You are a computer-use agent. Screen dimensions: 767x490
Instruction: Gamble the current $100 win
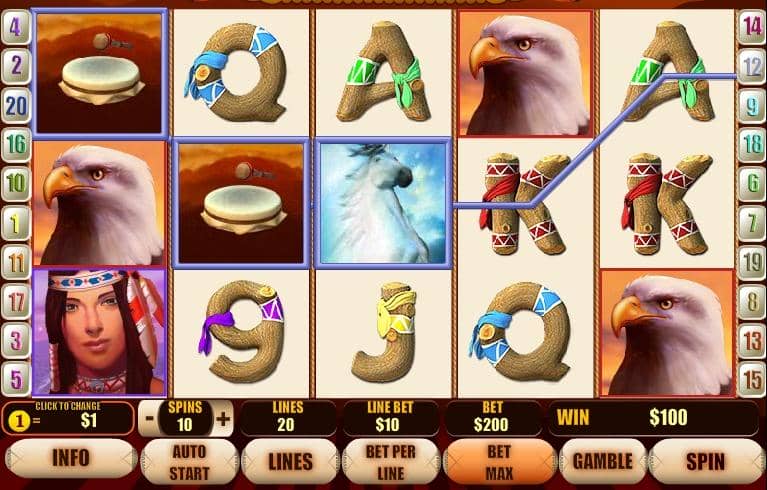pos(602,461)
